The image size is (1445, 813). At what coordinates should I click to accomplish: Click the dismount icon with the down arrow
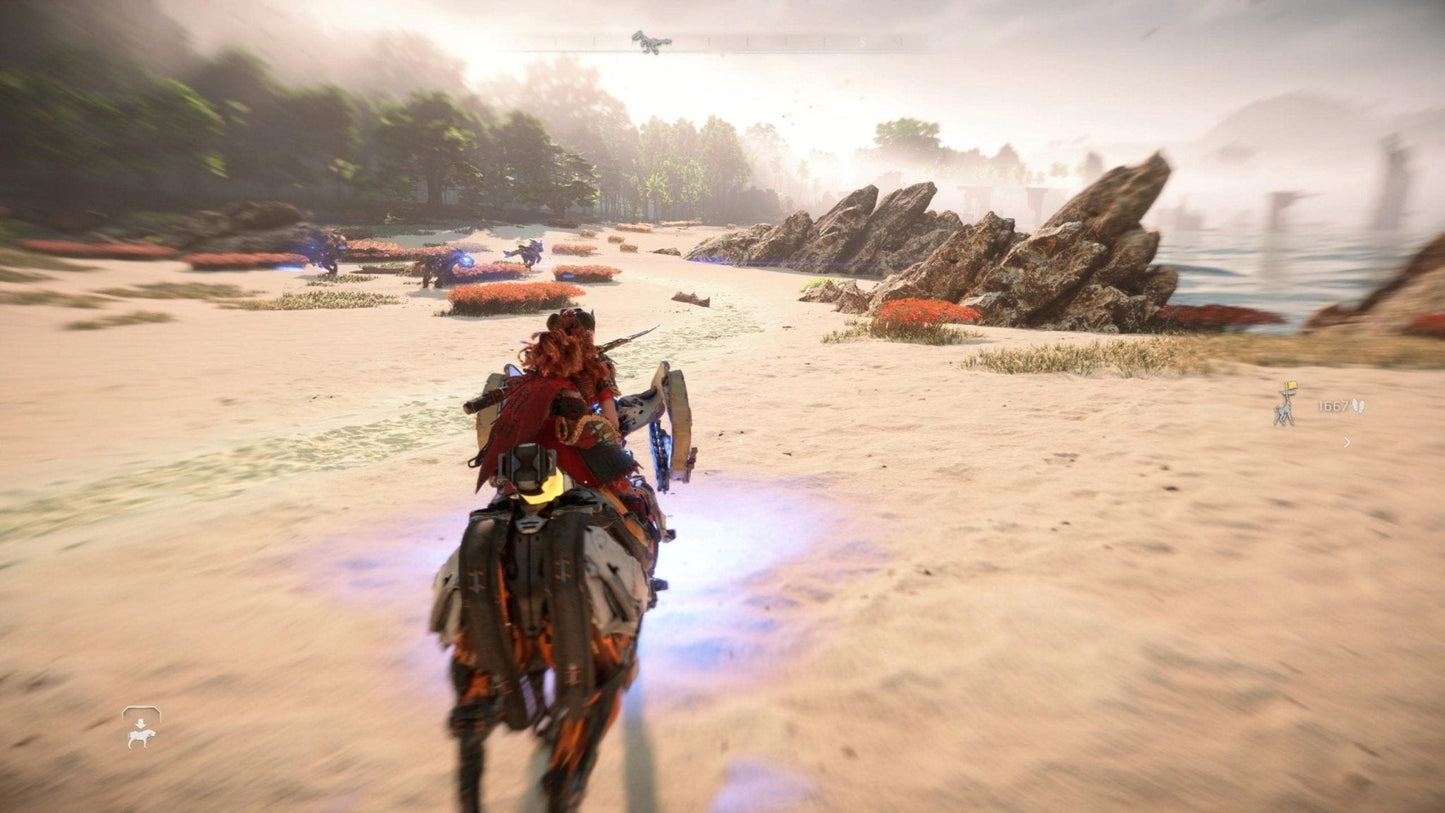pyautogui.click(x=141, y=727)
